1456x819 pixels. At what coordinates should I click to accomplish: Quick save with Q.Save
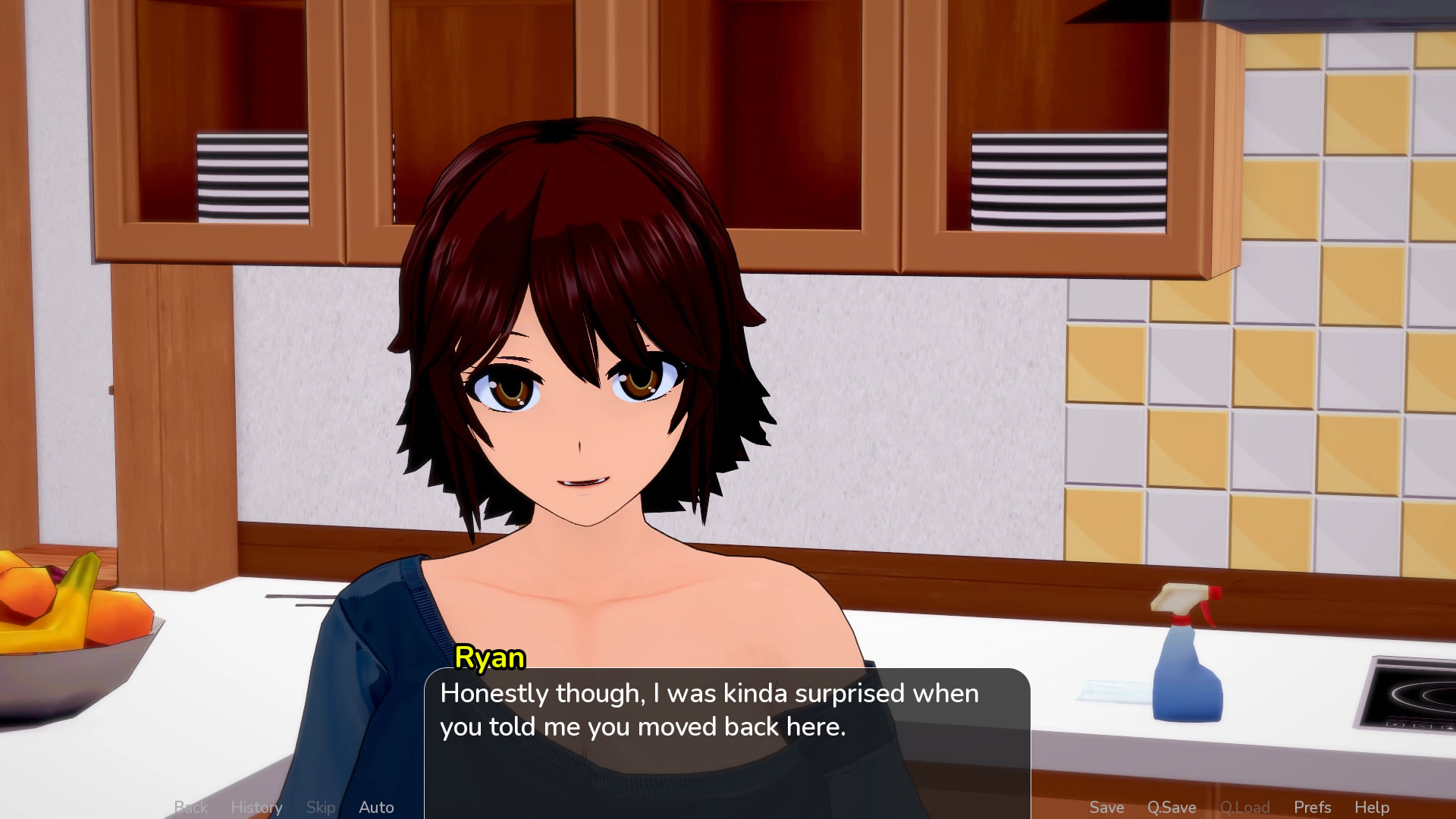[x=1172, y=807]
